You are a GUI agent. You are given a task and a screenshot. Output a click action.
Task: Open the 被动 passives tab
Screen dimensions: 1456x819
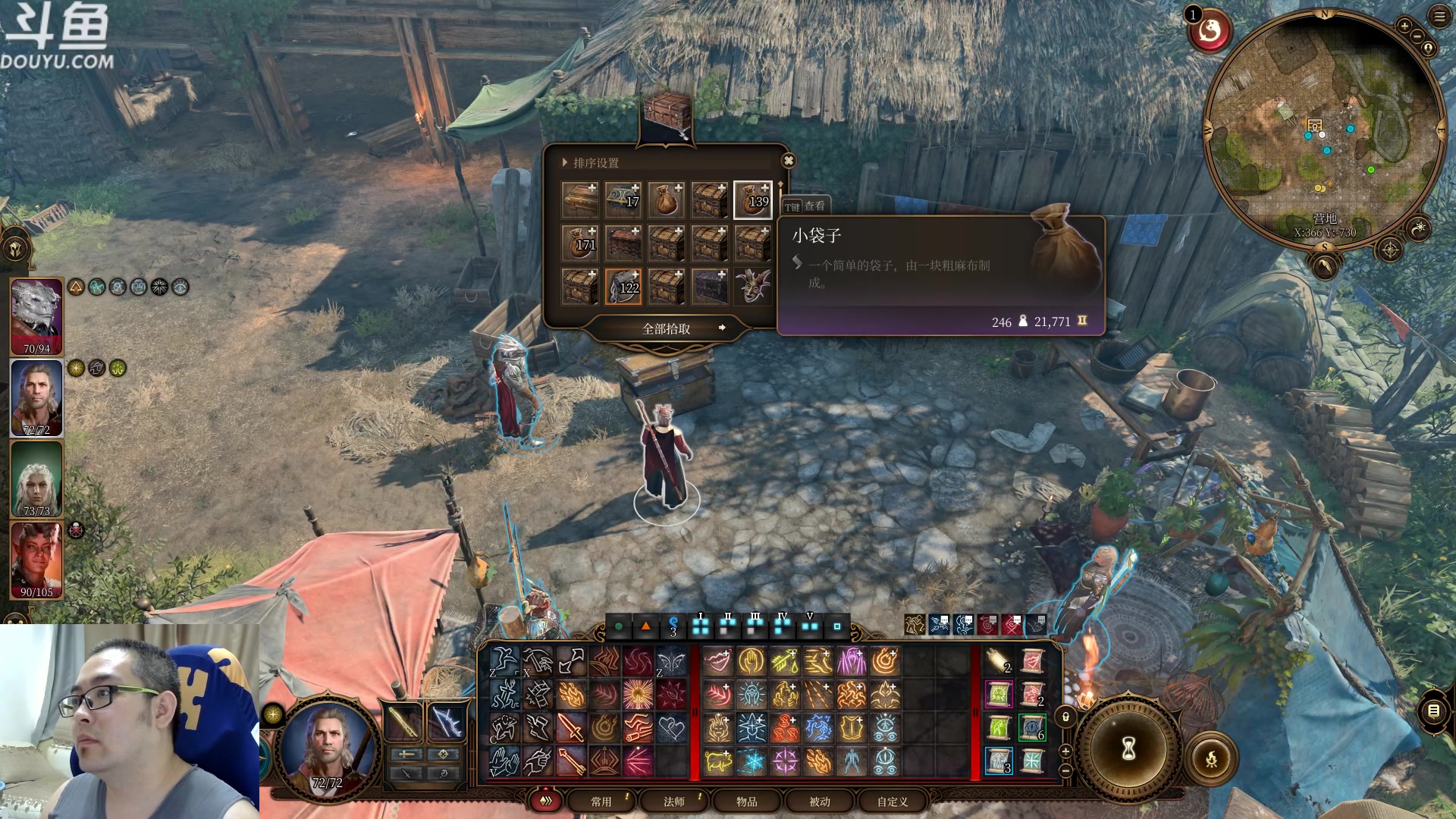[820, 802]
